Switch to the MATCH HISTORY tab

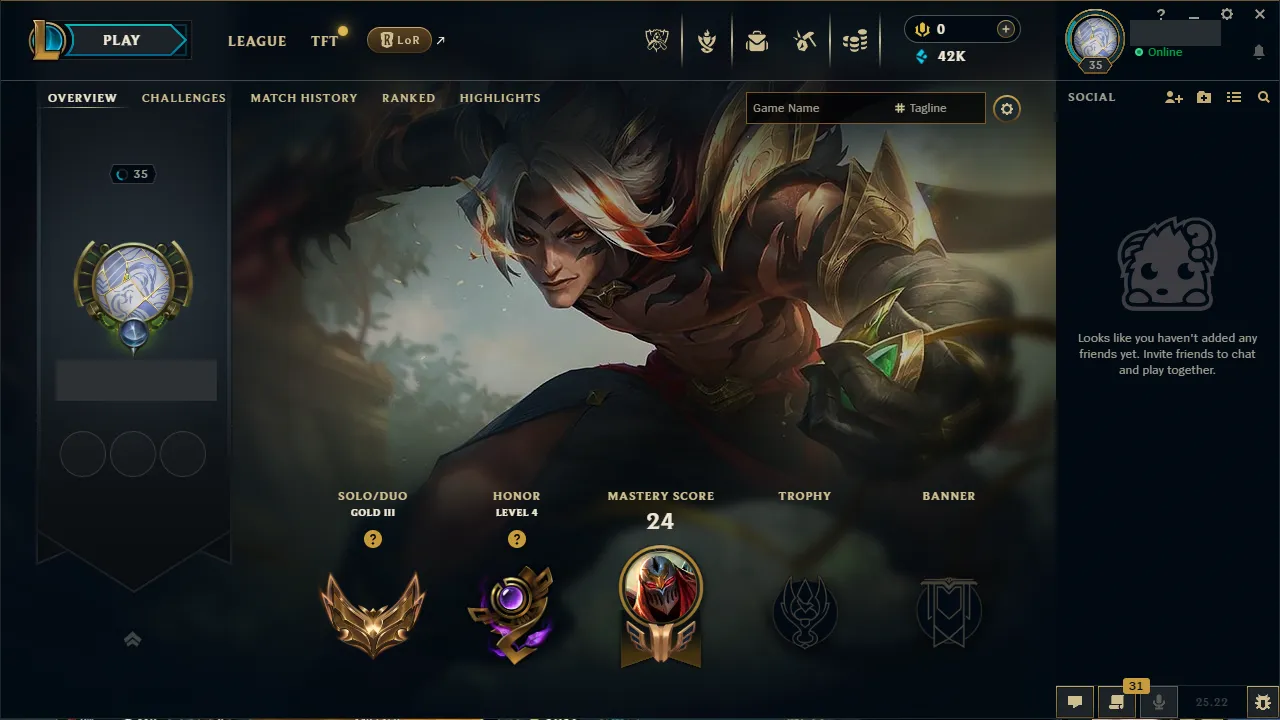(304, 98)
